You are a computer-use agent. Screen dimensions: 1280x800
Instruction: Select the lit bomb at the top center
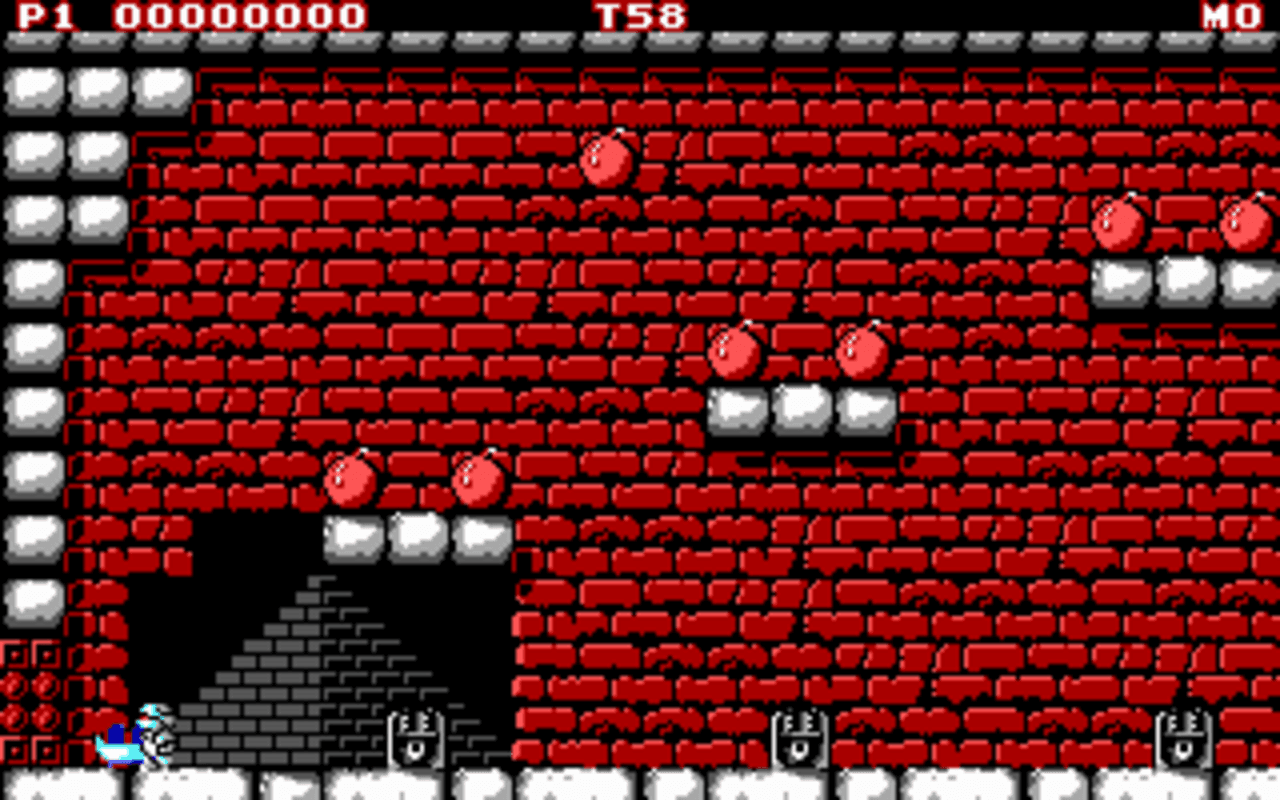[x=605, y=160]
